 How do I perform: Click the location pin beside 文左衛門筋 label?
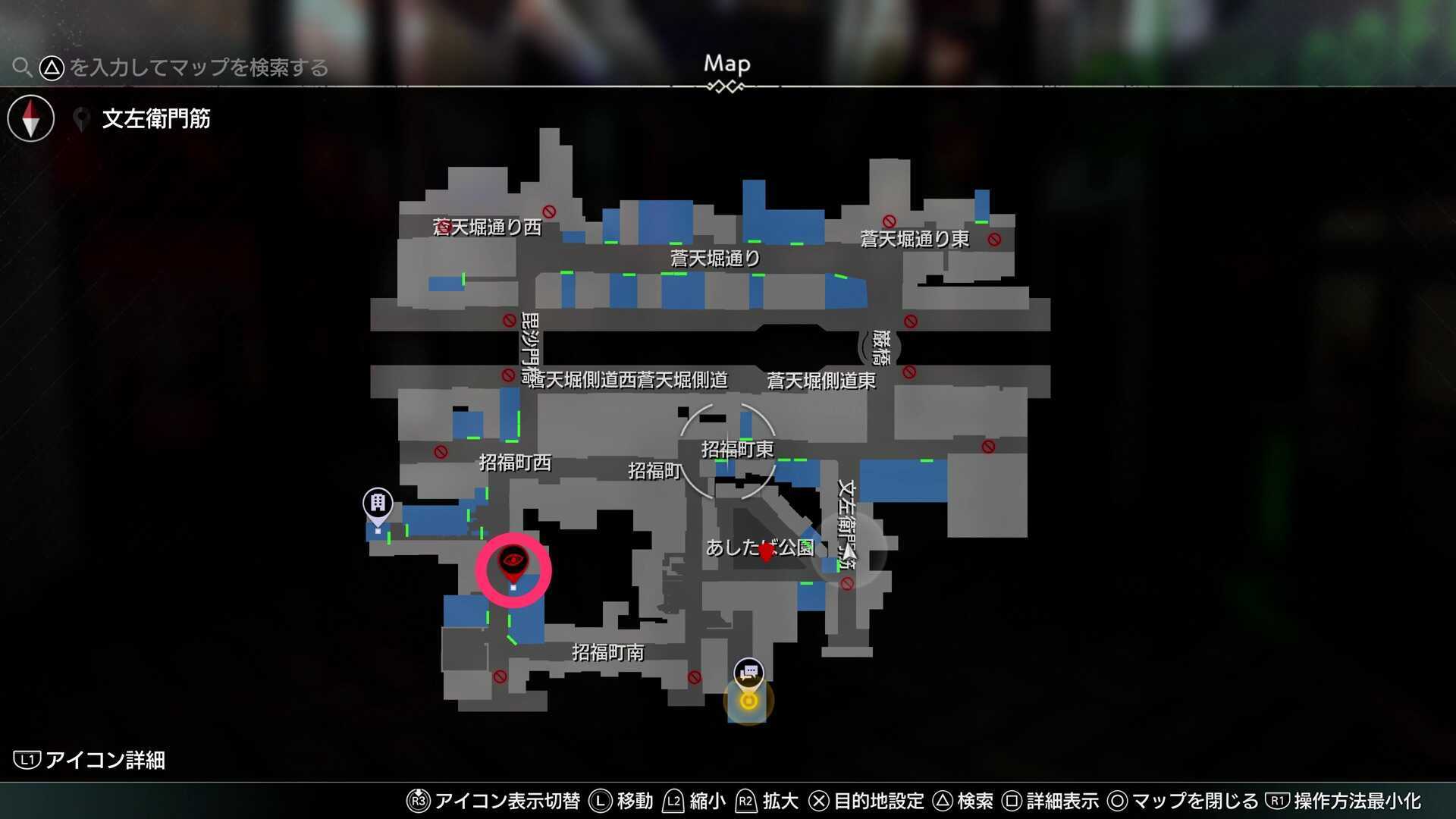point(82,118)
